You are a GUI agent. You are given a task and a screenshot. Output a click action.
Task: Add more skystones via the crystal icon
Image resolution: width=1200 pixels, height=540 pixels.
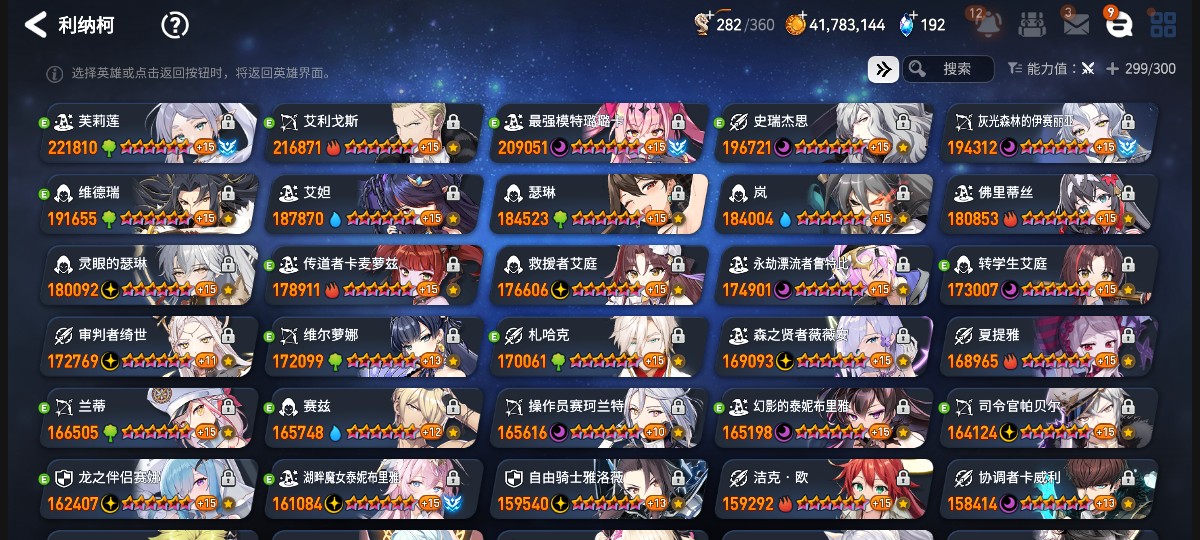pos(908,25)
